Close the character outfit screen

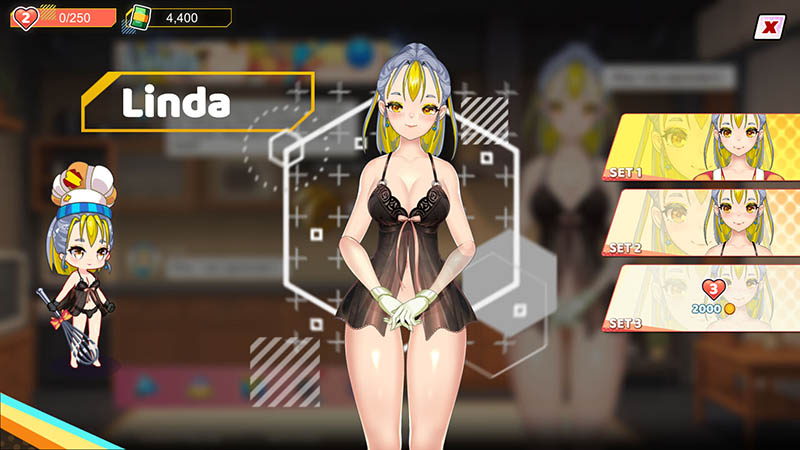click(768, 27)
